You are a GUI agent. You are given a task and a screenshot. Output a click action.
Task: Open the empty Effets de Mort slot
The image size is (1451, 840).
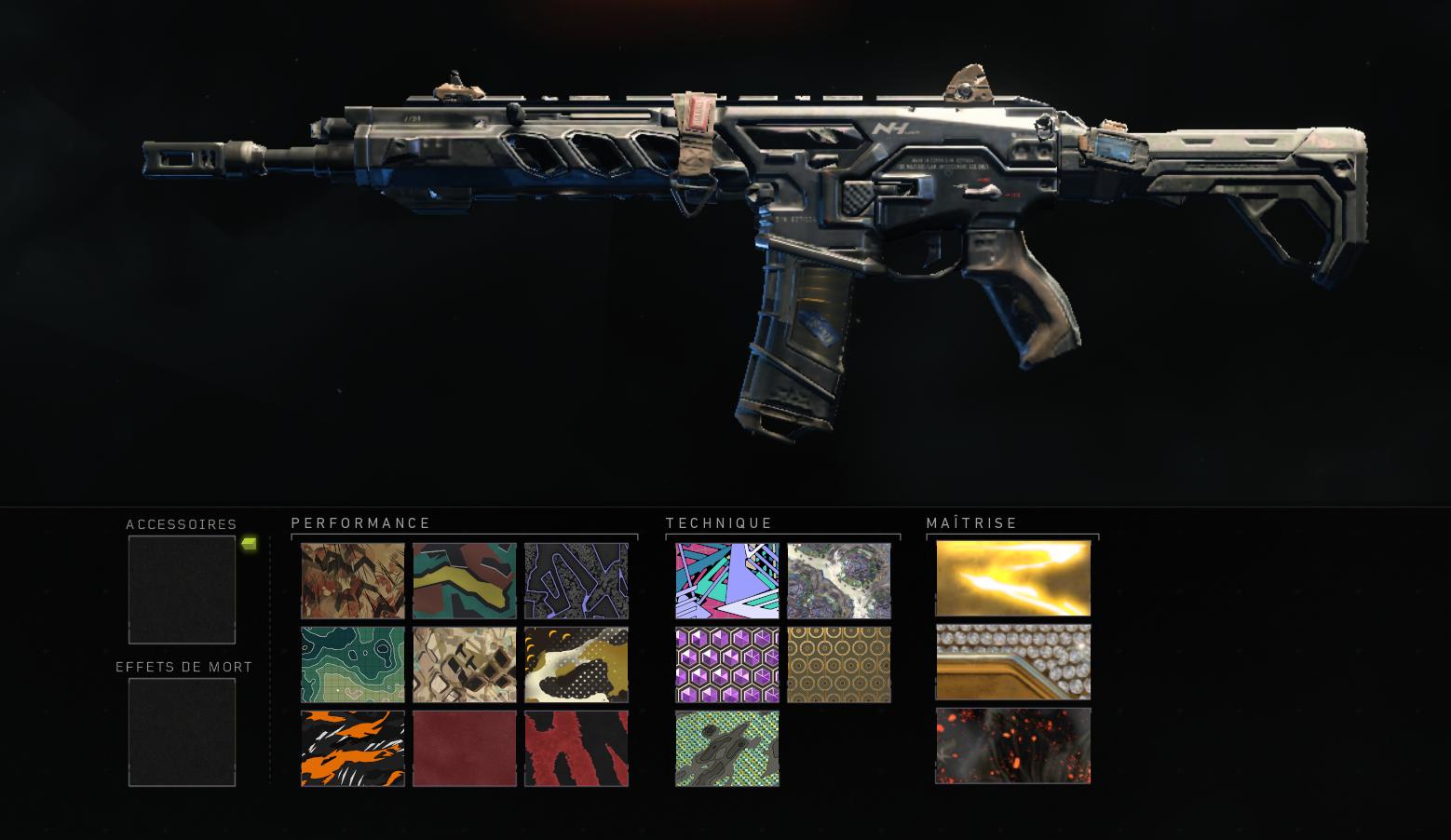[182, 732]
